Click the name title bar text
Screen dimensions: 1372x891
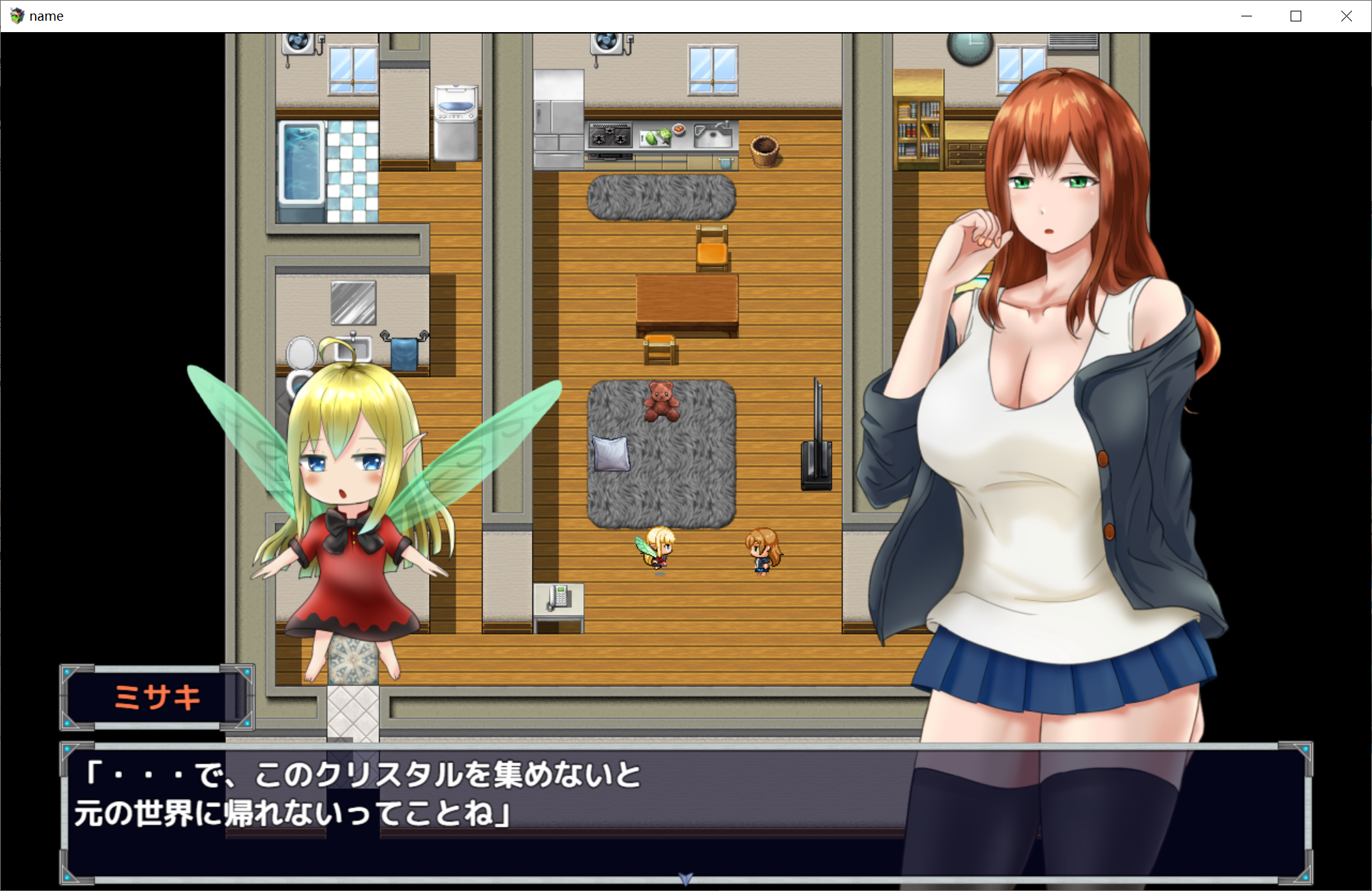click(47, 16)
